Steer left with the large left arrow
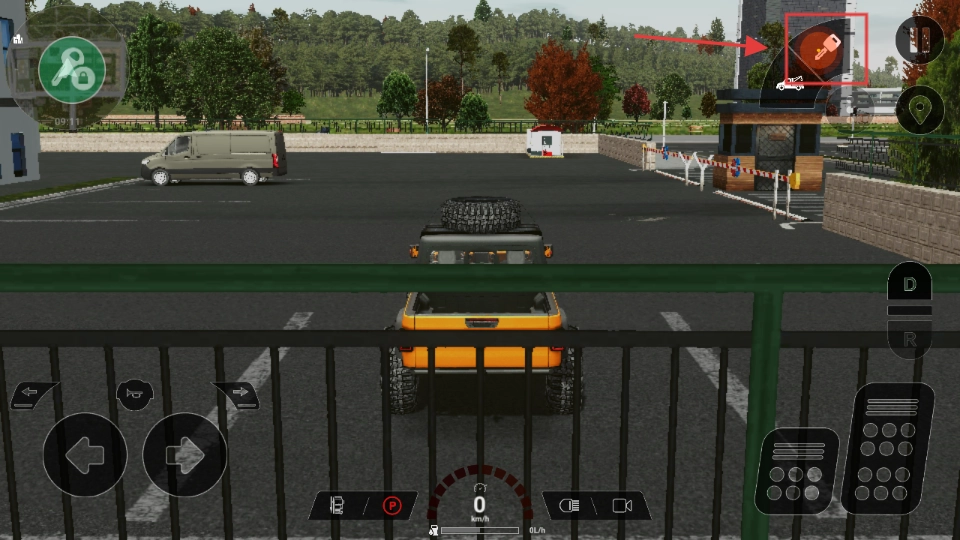Viewport: 960px width, 540px height. tap(84, 455)
